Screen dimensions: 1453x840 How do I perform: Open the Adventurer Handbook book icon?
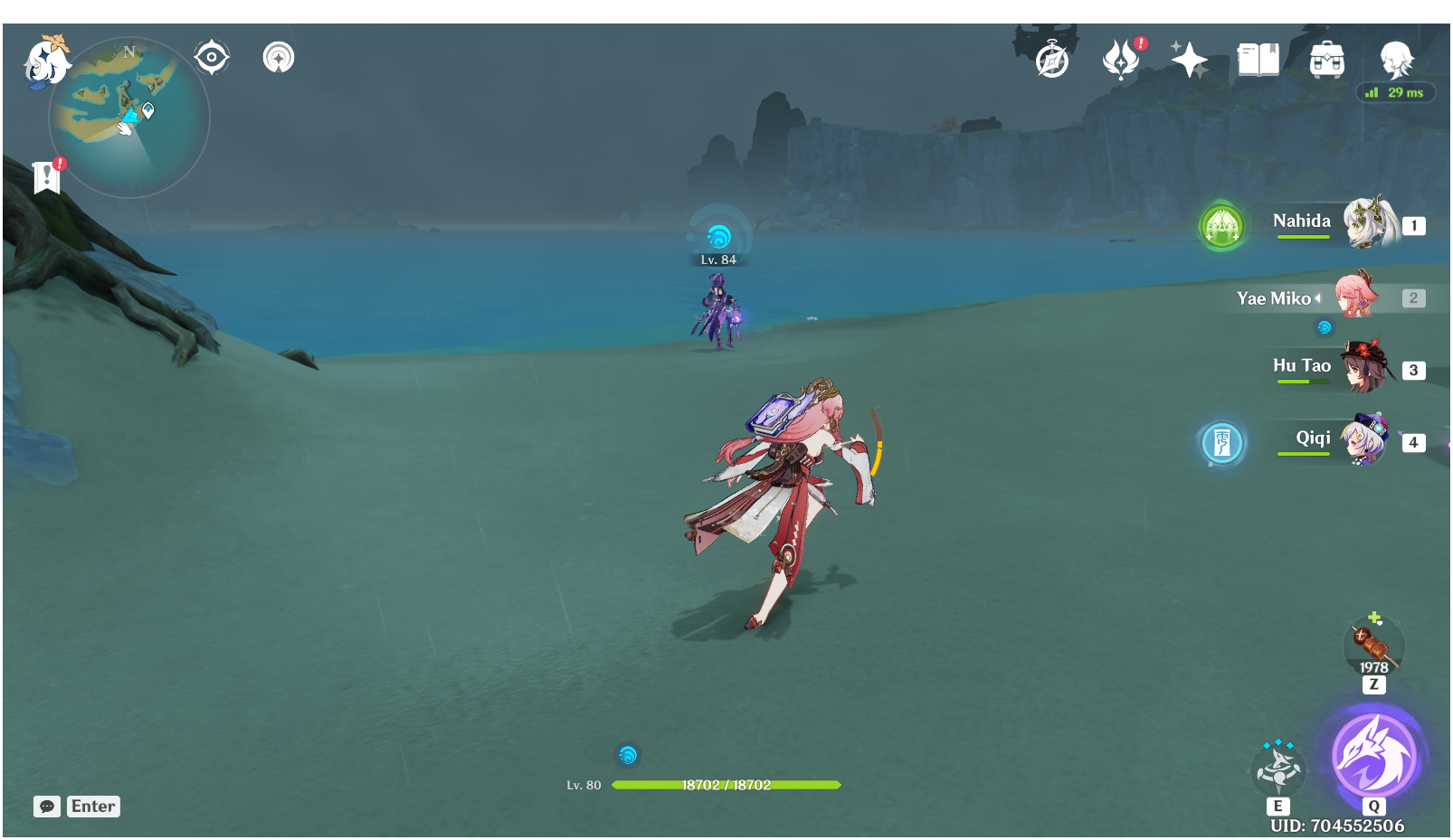[1258, 60]
